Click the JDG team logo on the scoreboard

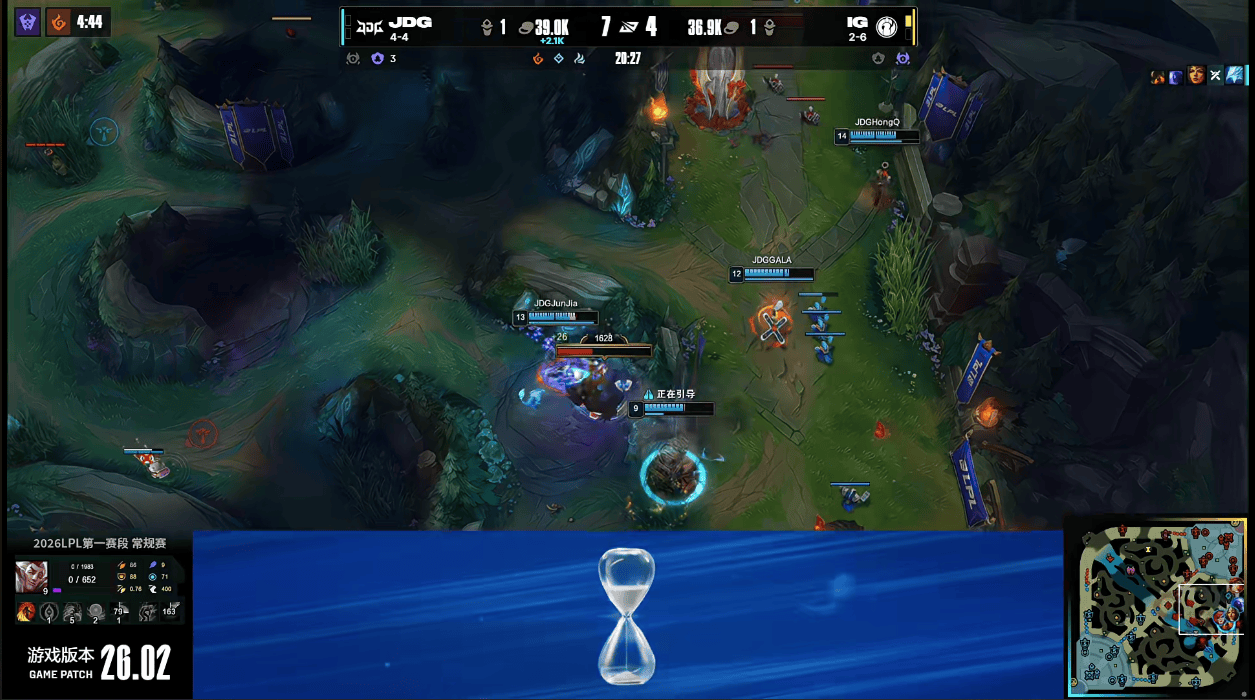371,27
